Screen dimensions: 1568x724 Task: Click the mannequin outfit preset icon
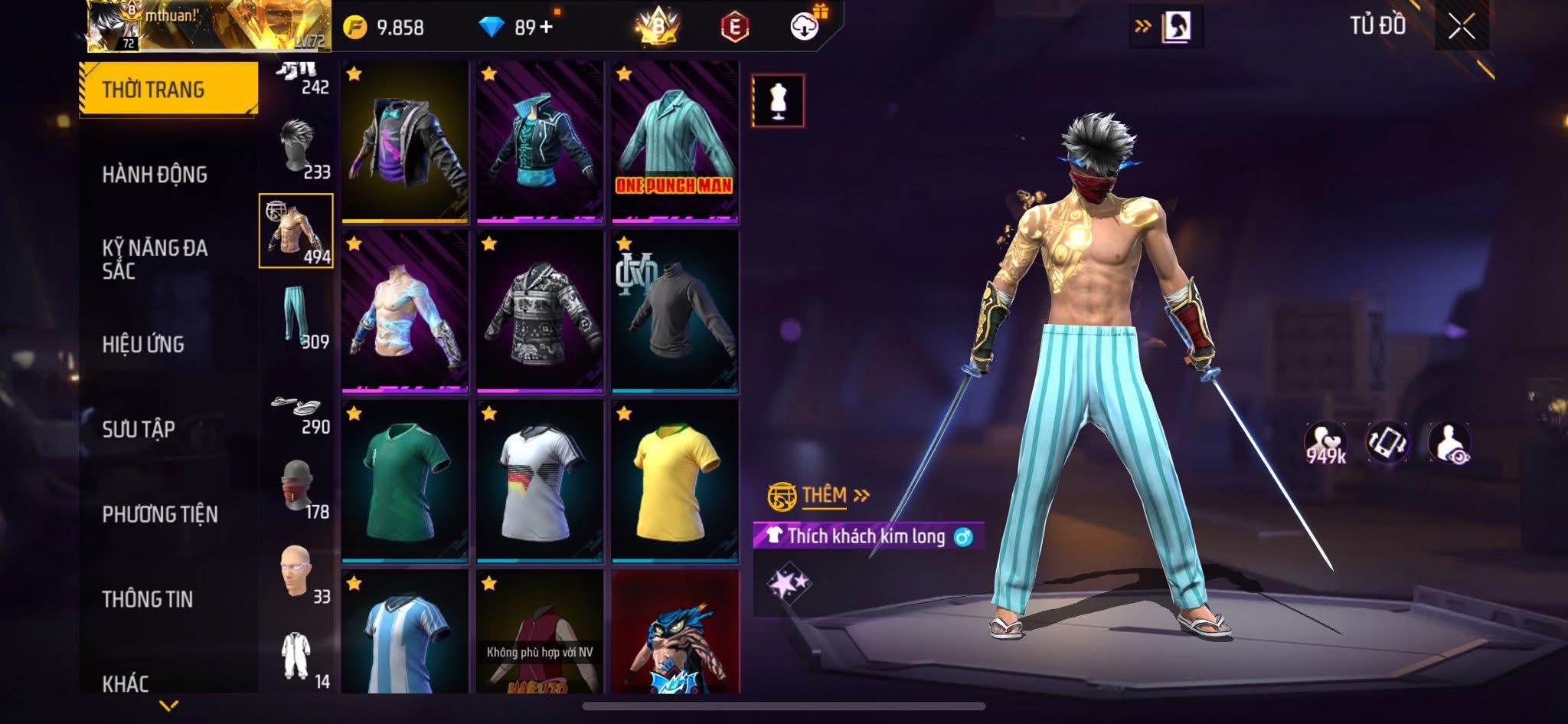pos(778,100)
